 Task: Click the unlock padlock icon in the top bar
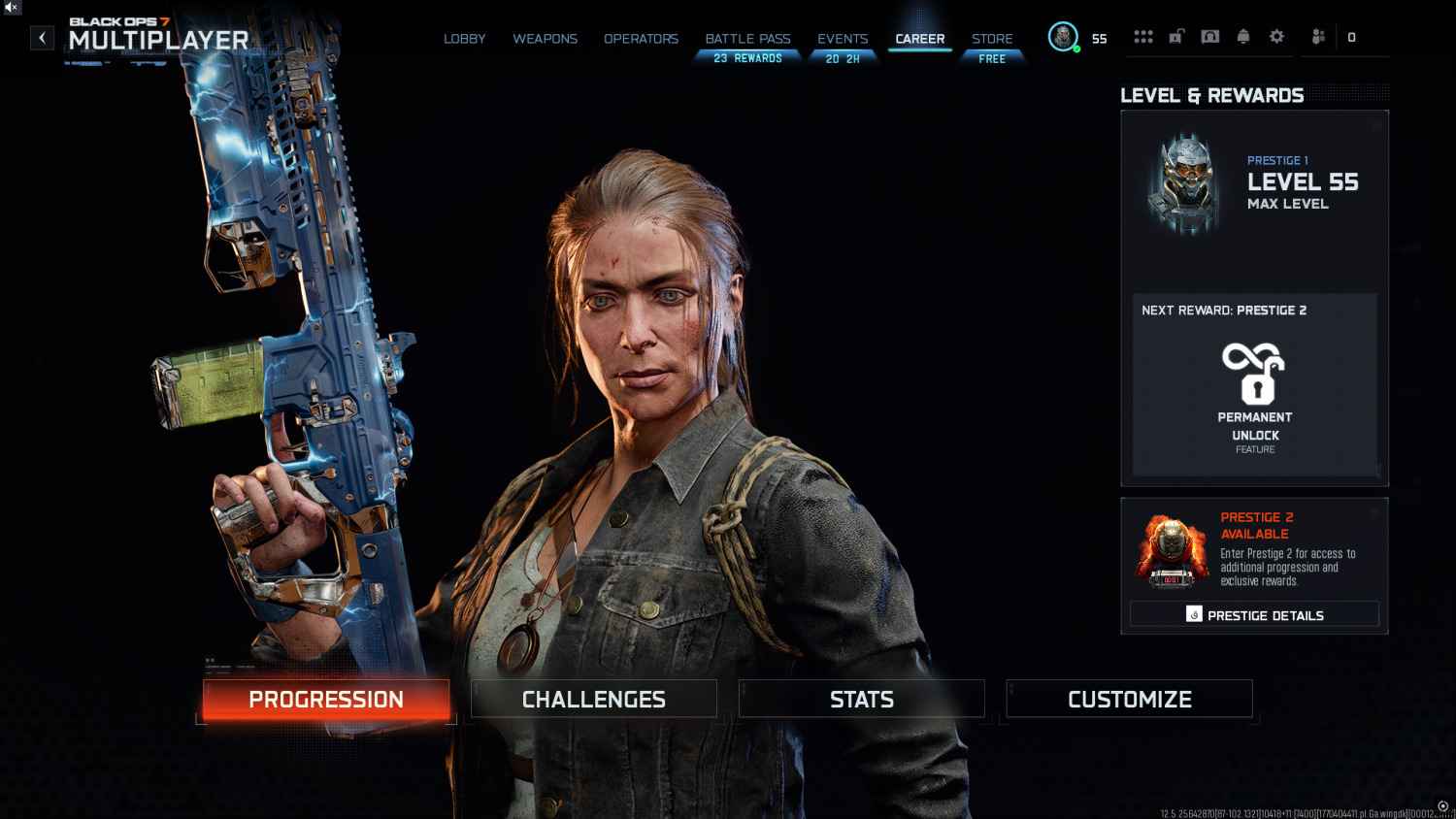click(1177, 36)
